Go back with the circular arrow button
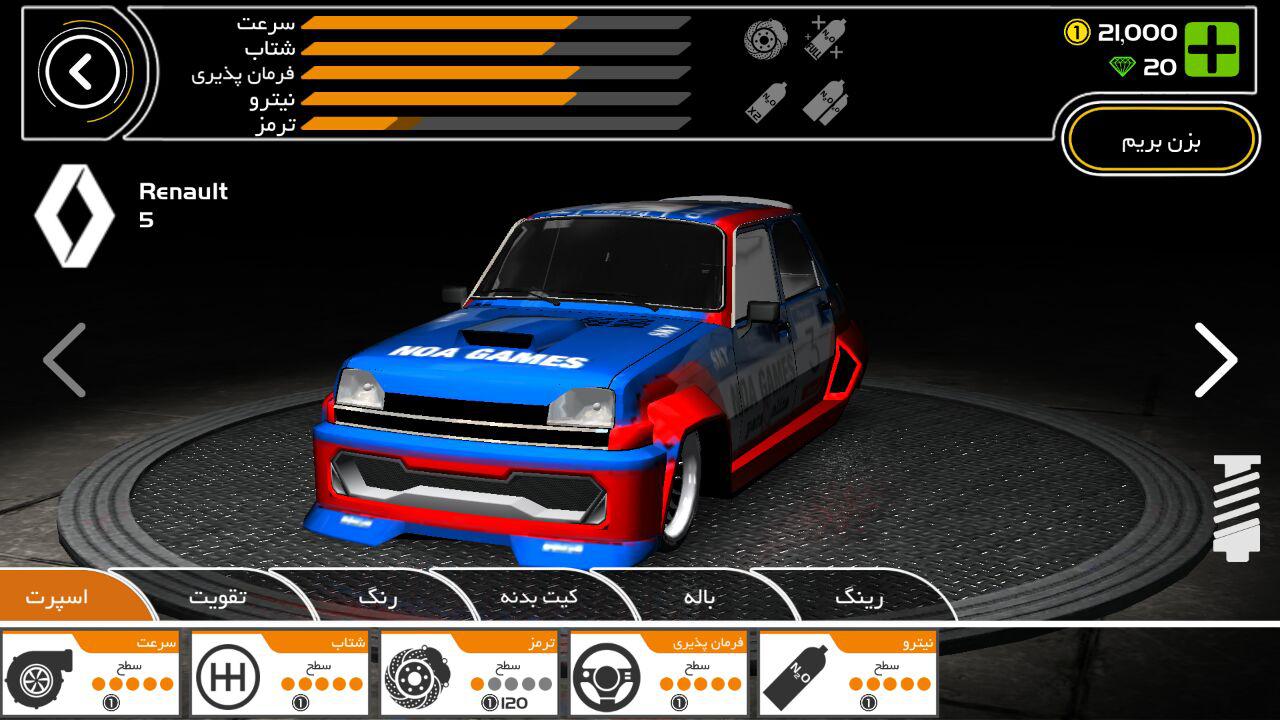 82,72
